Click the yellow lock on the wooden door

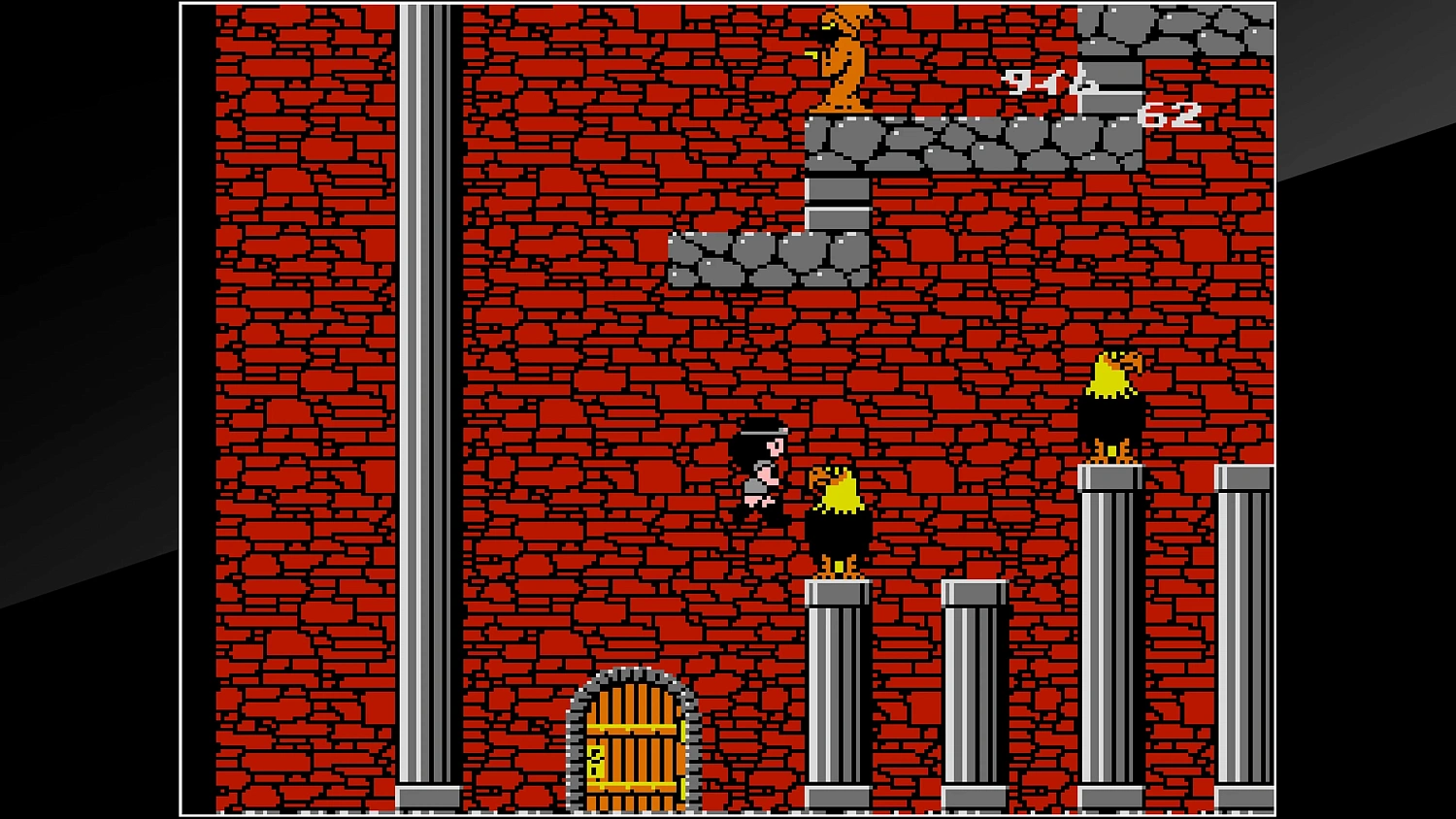(594, 760)
